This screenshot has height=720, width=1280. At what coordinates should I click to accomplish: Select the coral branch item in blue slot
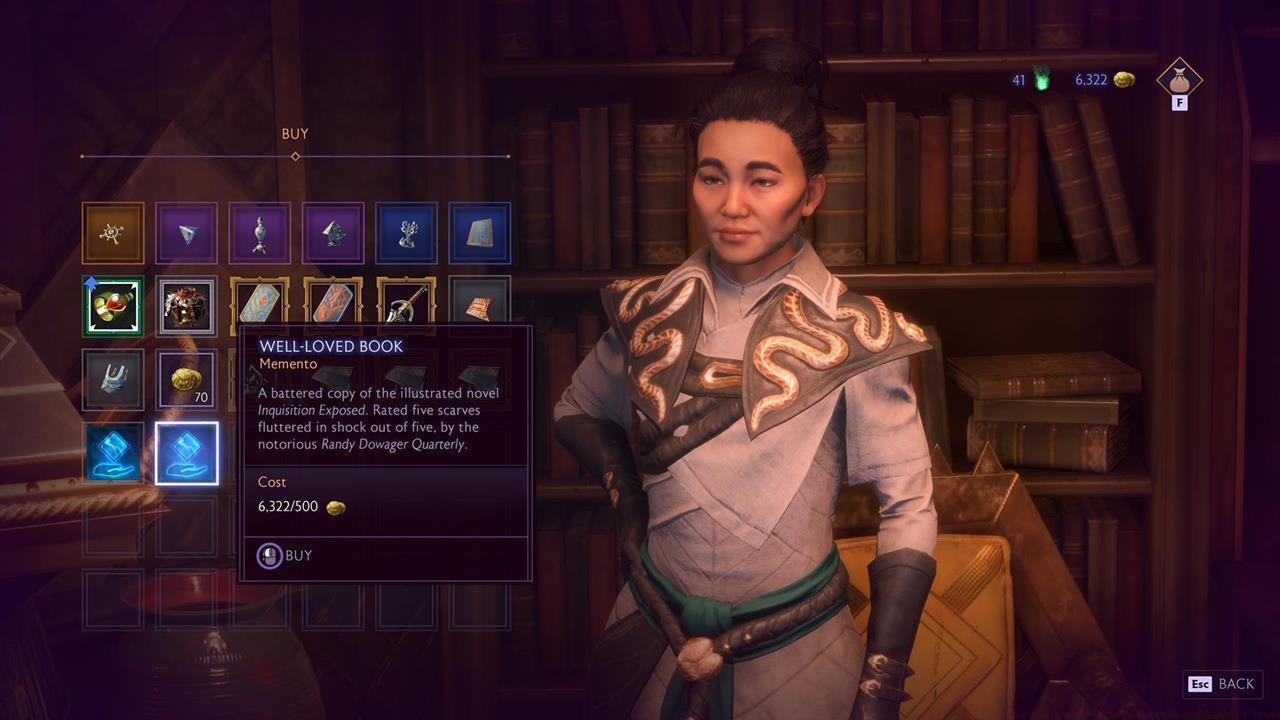(406, 232)
